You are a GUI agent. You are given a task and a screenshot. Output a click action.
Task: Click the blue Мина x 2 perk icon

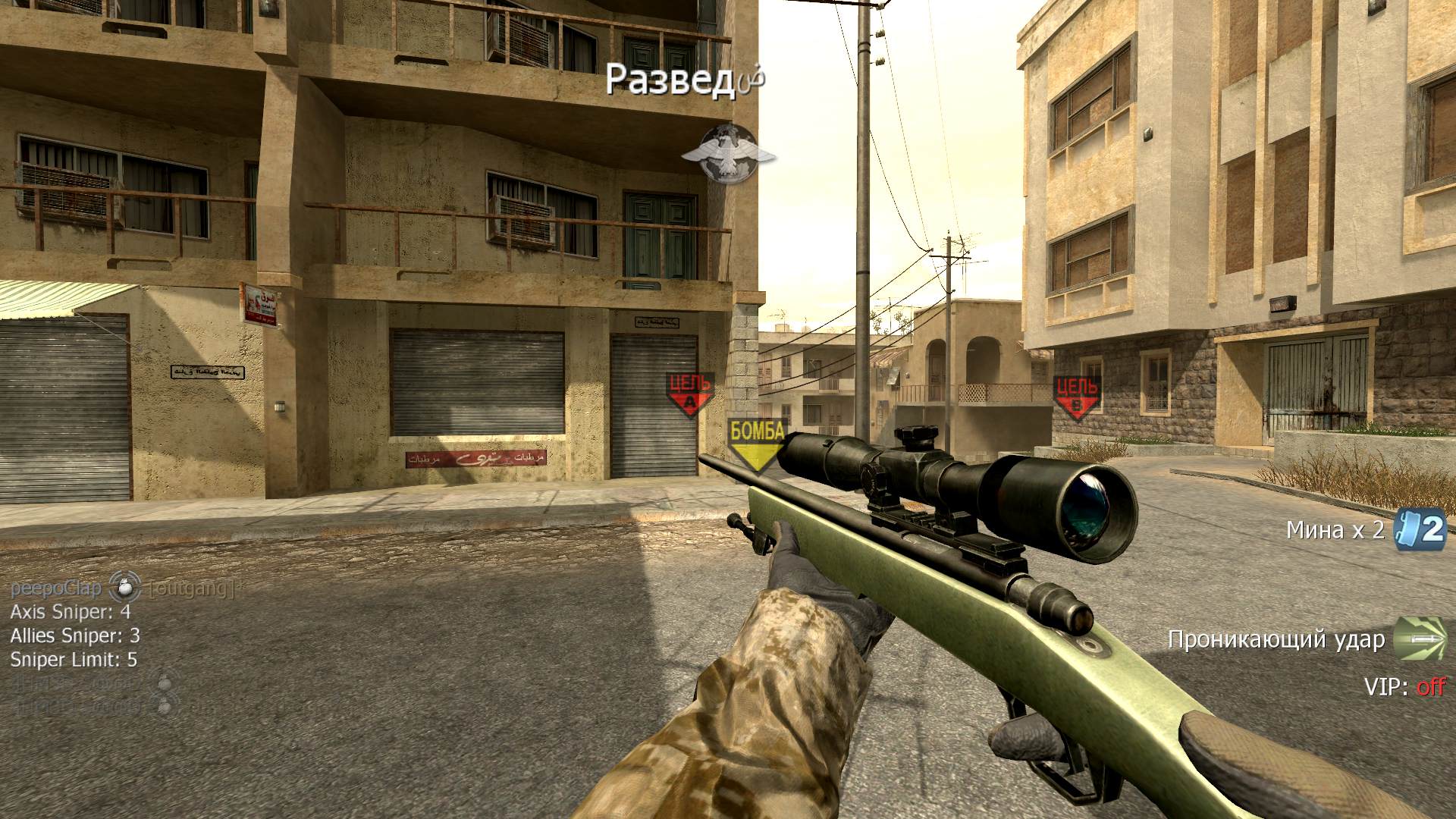tap(1421, 529)
